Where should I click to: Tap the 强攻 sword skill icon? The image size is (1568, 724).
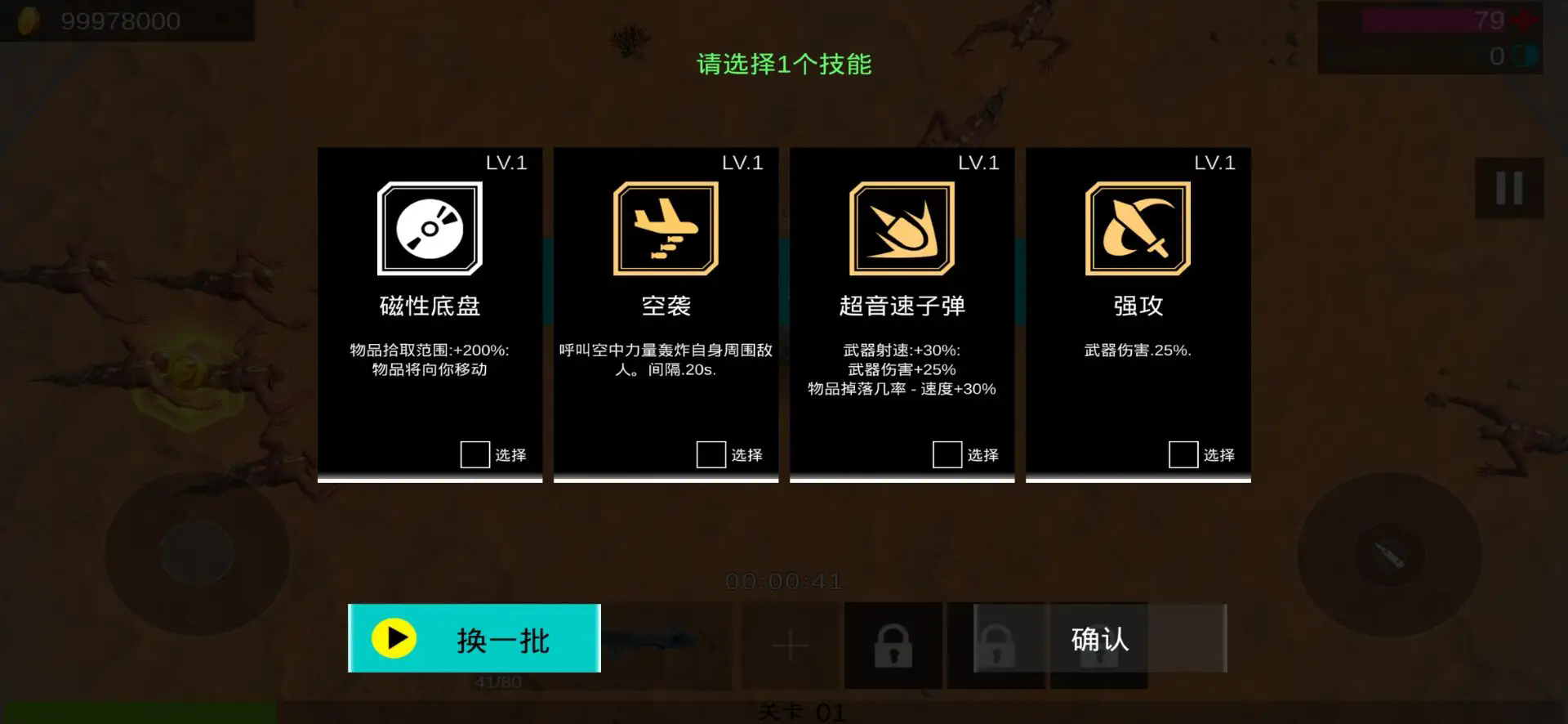(x=1138, y=230)
